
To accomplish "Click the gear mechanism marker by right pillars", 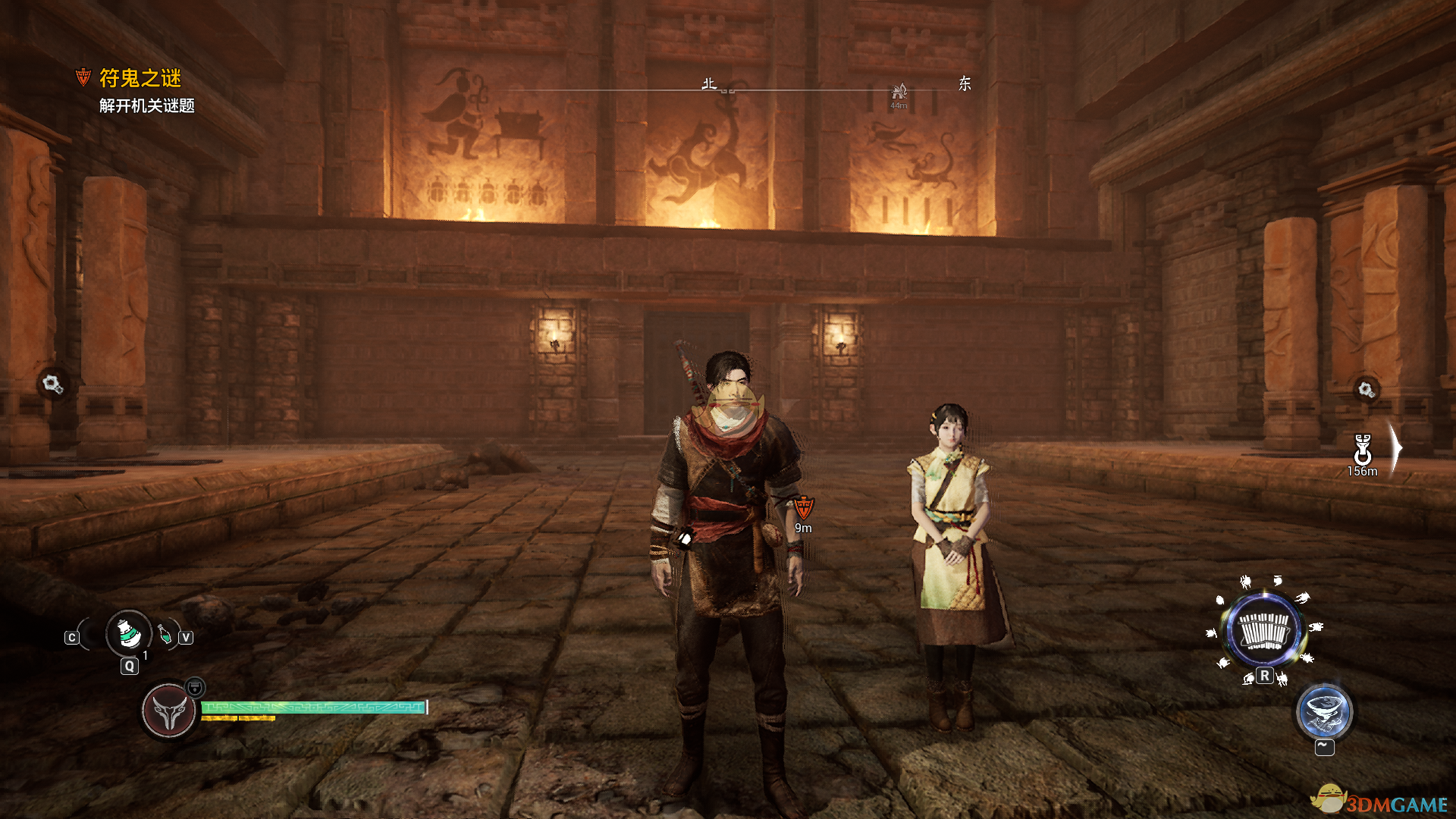I will click(1367, 390).
